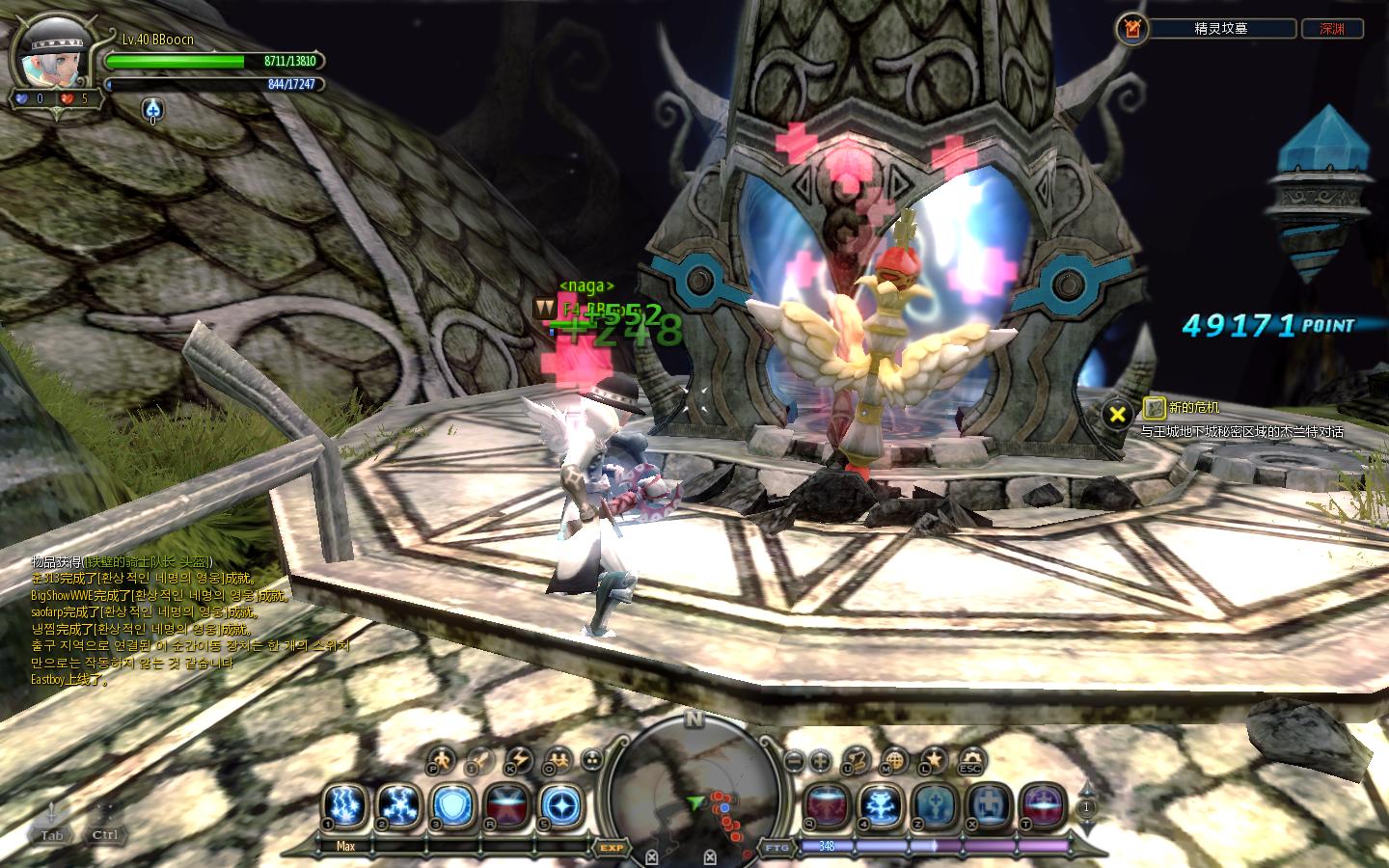Open the skill window lightning button
This screenshot has height=868, width=1389.
point(519,761)
